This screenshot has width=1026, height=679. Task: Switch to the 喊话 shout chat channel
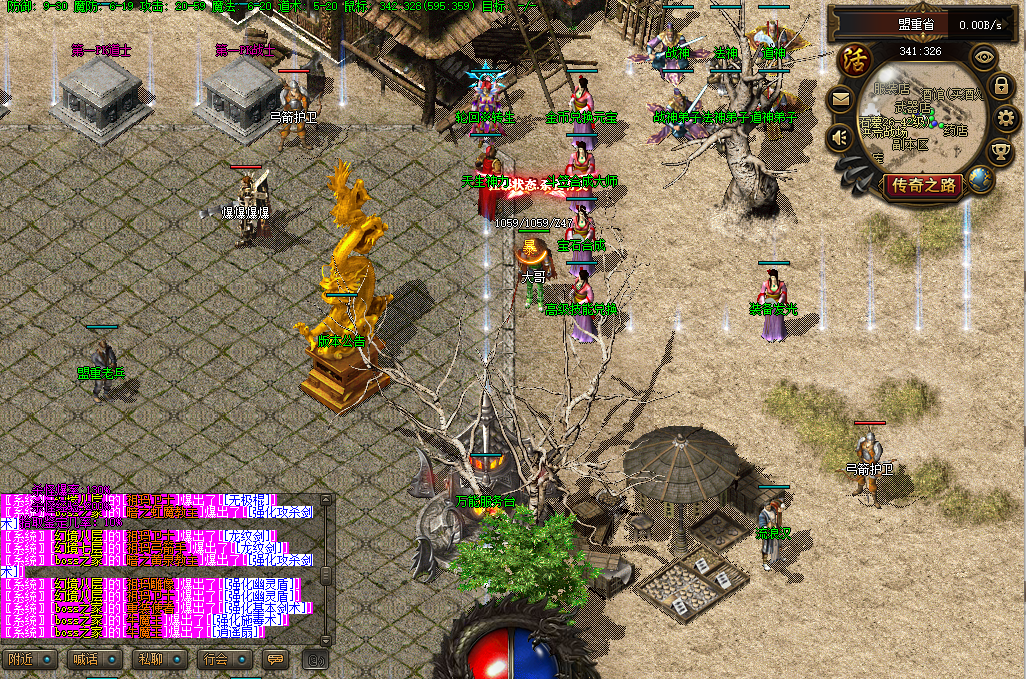coord(85,659)
